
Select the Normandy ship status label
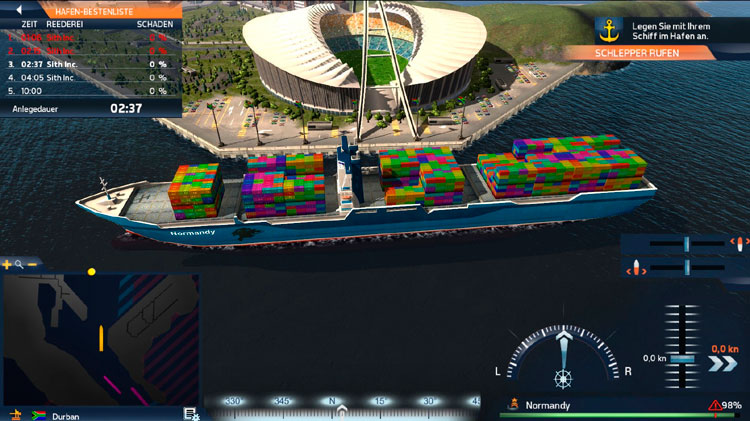(548, 405)
